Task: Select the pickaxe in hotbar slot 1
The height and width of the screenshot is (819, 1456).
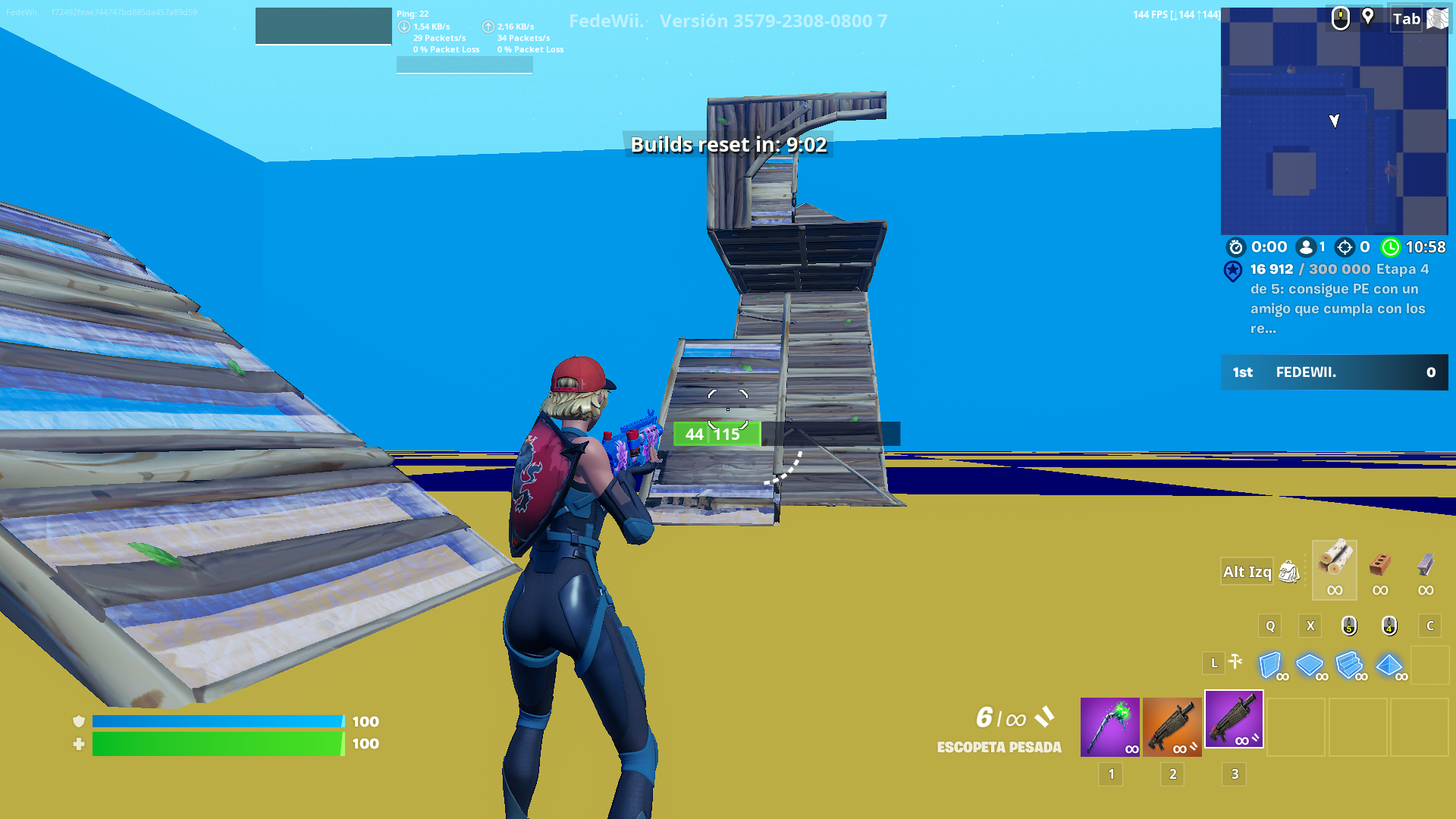Action: [x=1110, y=728]
